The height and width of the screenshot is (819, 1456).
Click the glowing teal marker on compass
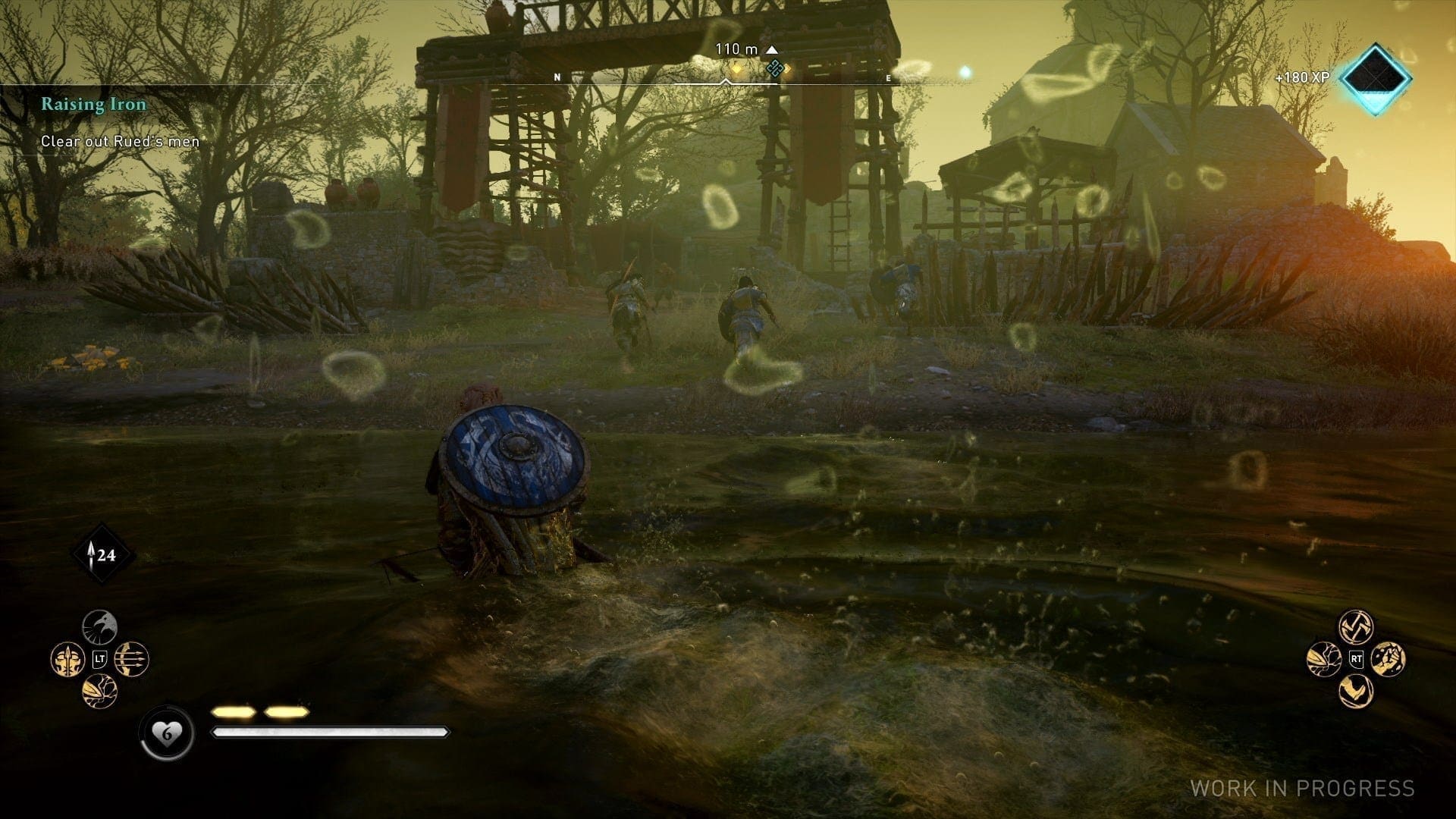tap(965, 72)
